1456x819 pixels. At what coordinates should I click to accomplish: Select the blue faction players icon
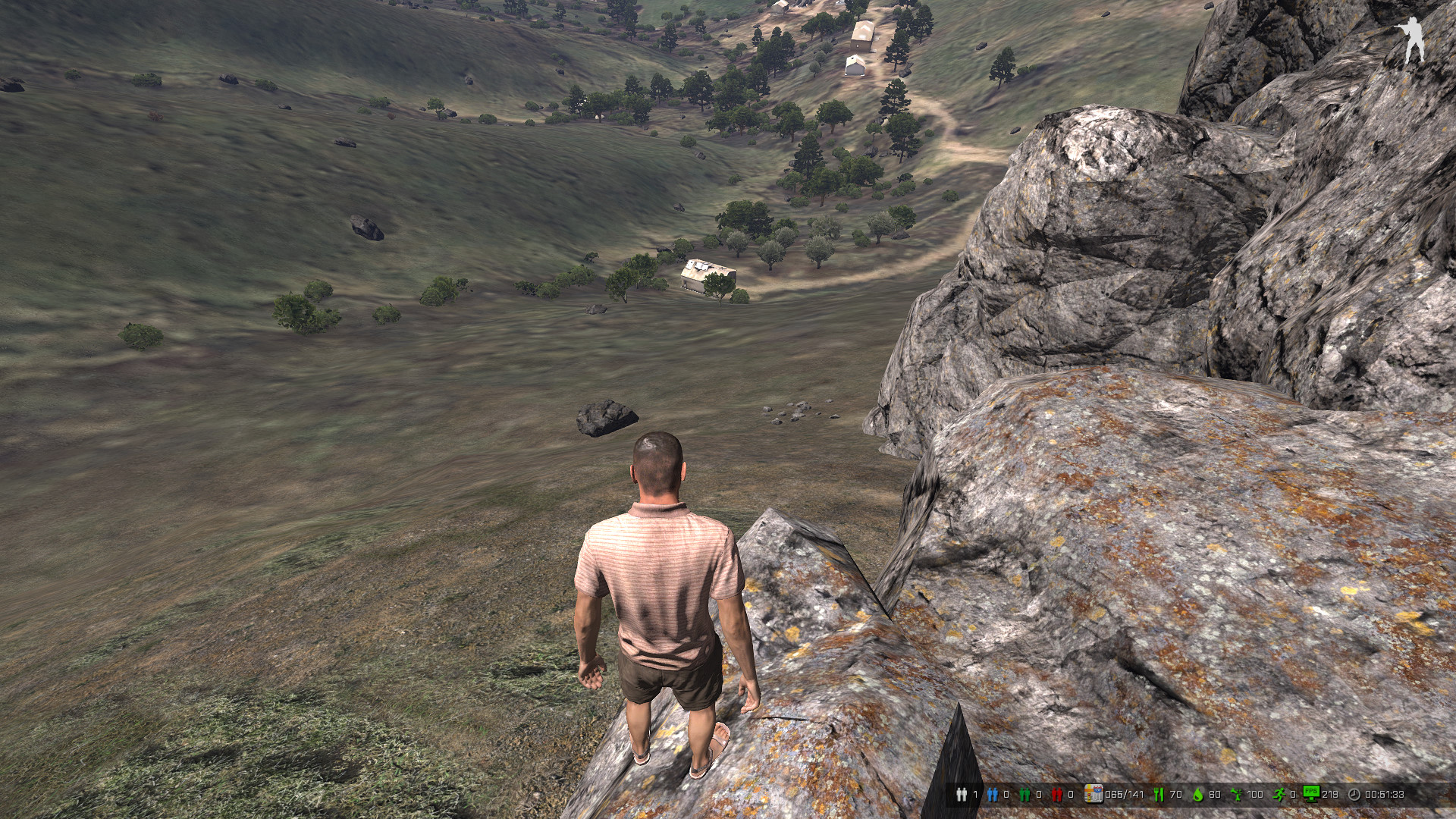click(993, 794)
